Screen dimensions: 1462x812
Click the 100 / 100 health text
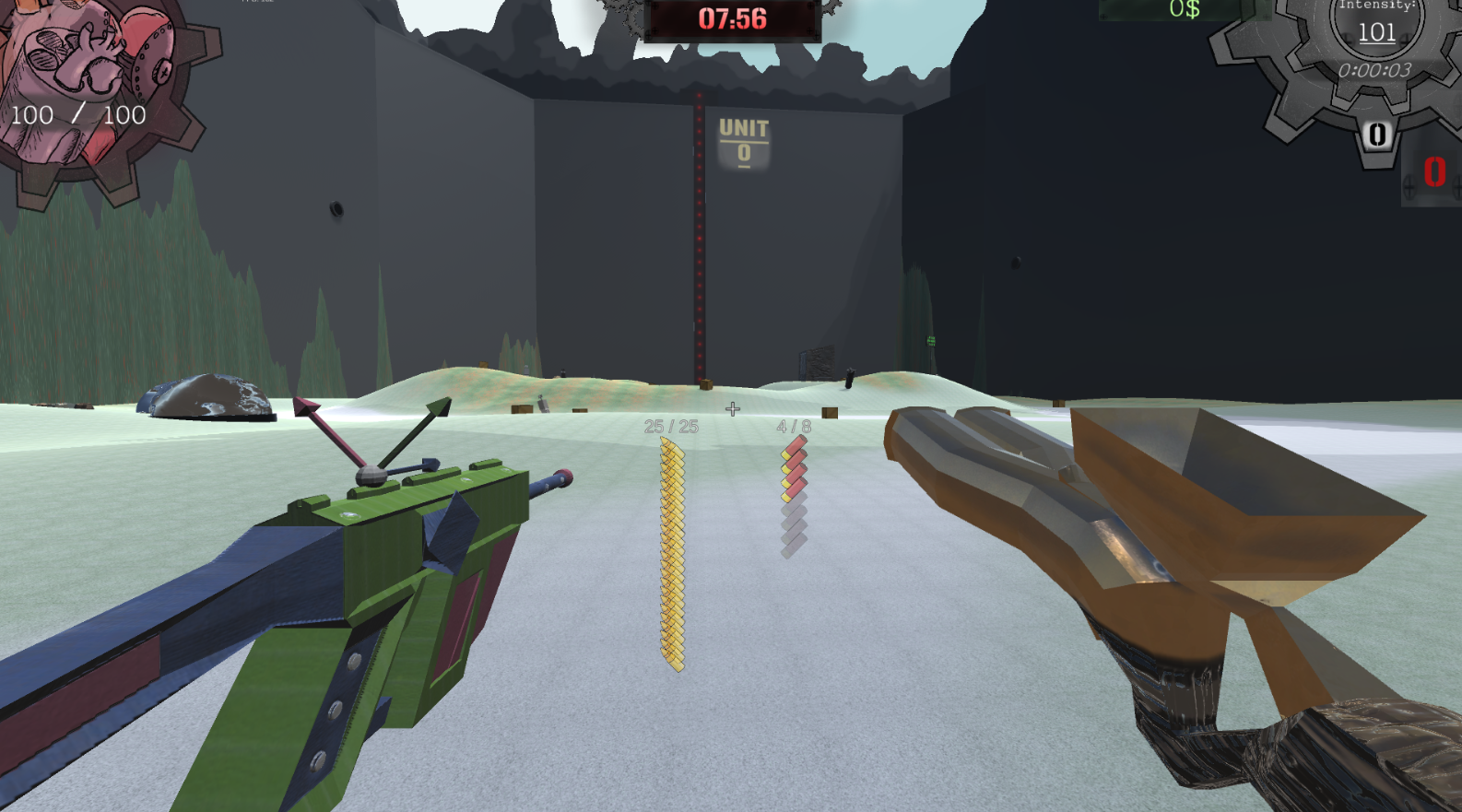tap(77, 115)
